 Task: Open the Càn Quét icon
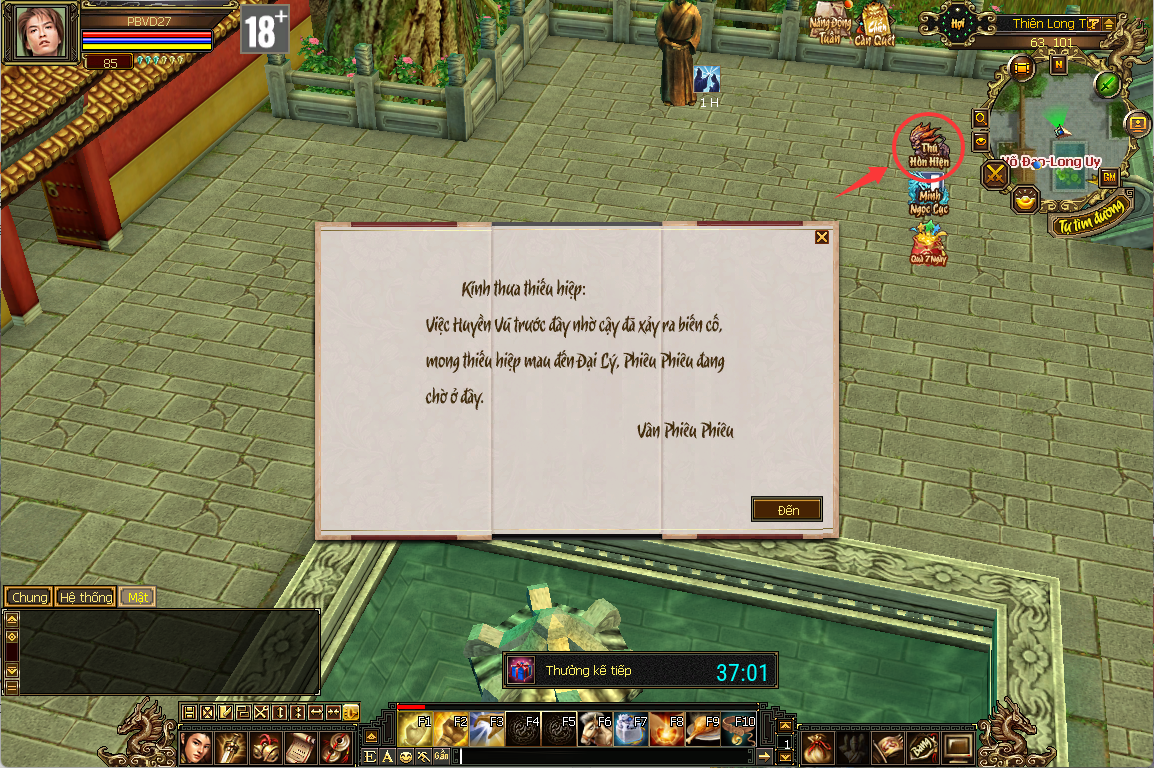click(875, 26)
